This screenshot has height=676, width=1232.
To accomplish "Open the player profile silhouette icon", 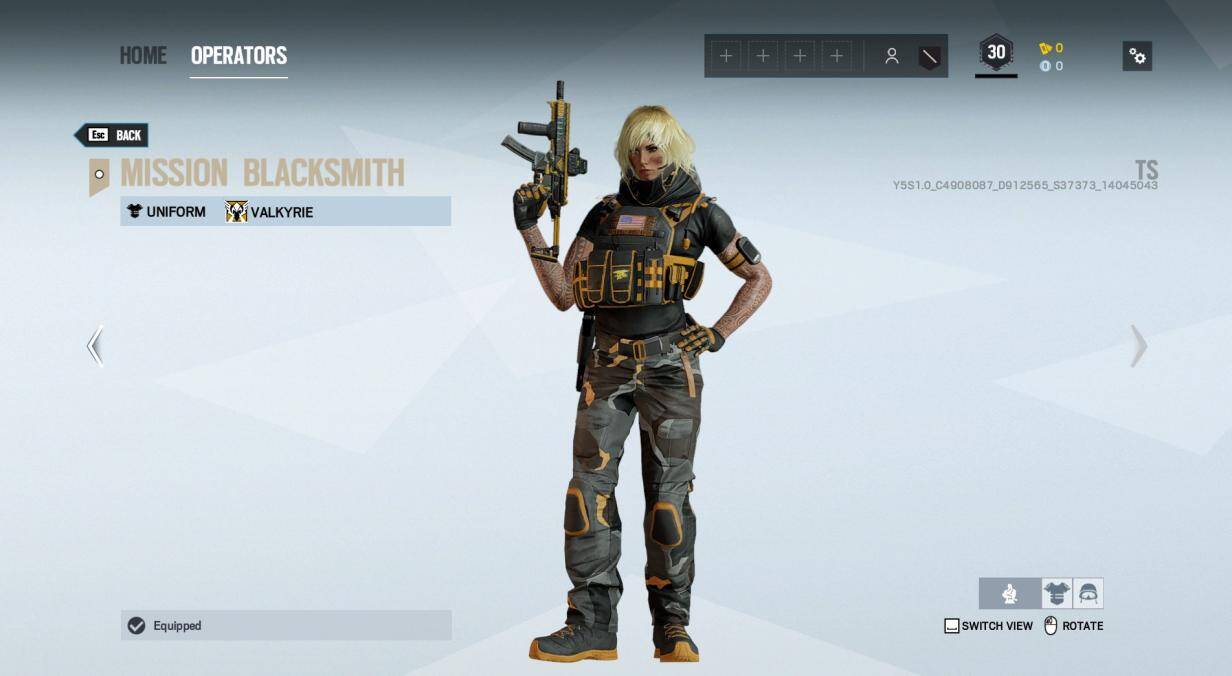I will click(891, 57).
